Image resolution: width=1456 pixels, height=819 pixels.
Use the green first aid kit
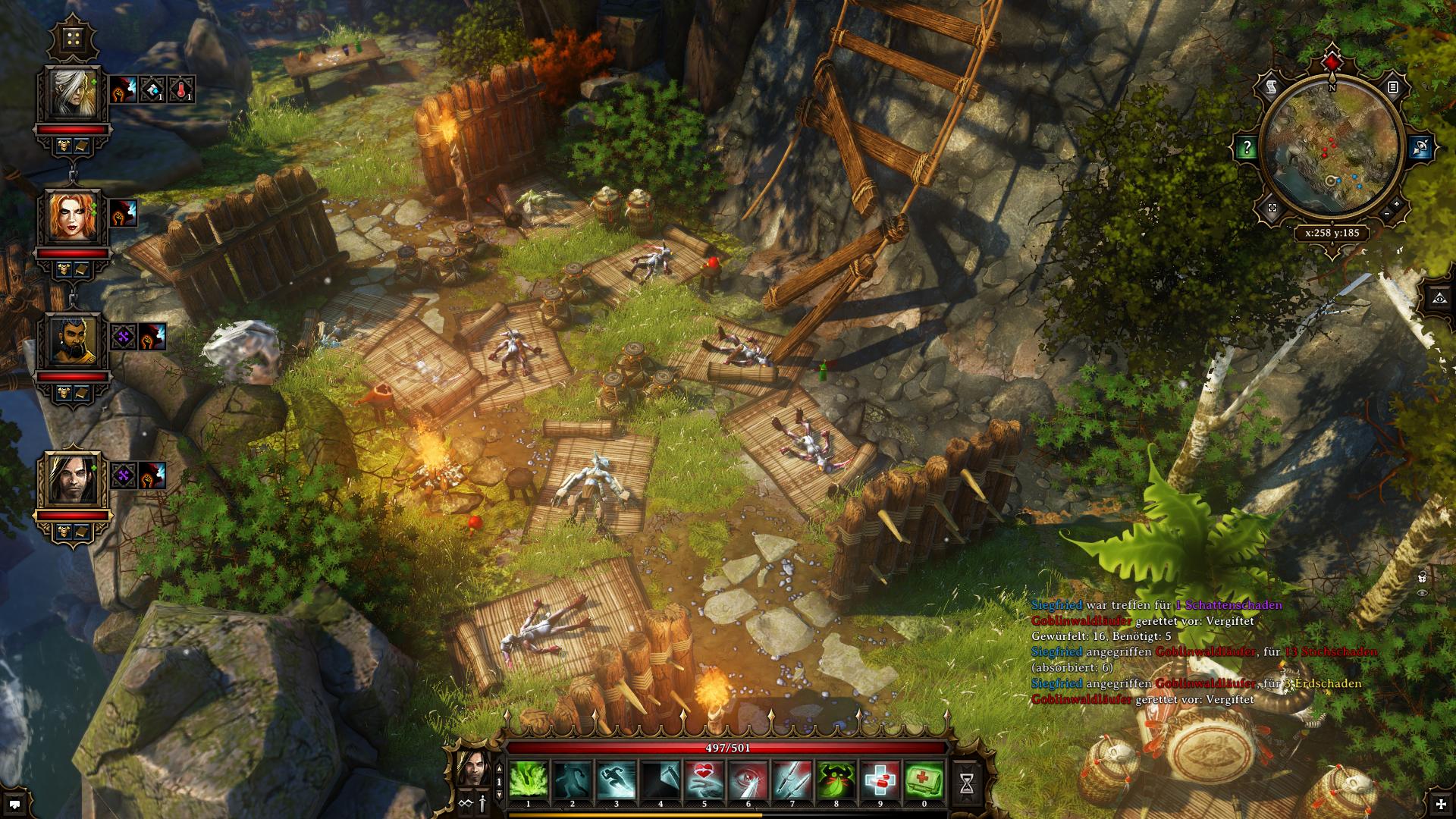(x=924, y=779)
